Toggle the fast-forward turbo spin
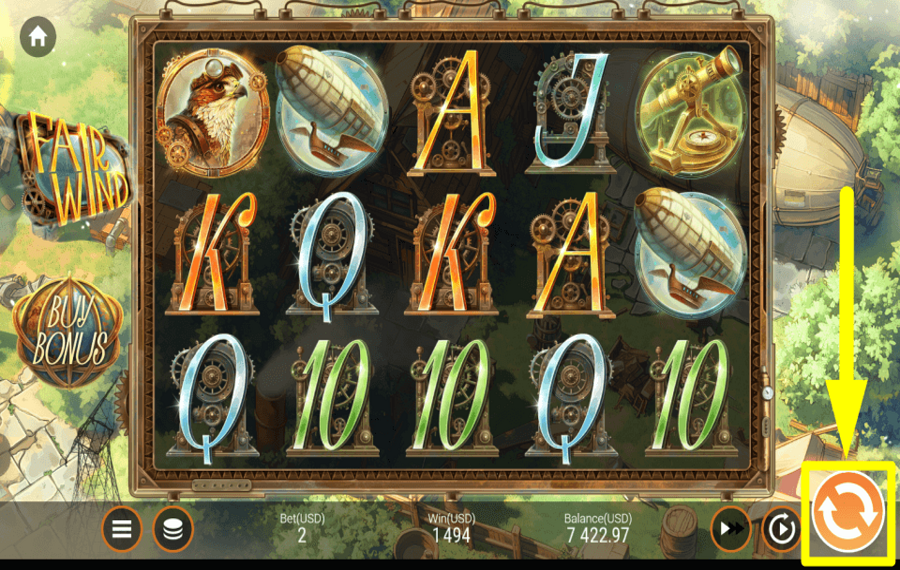 click(x=730, y=529)
